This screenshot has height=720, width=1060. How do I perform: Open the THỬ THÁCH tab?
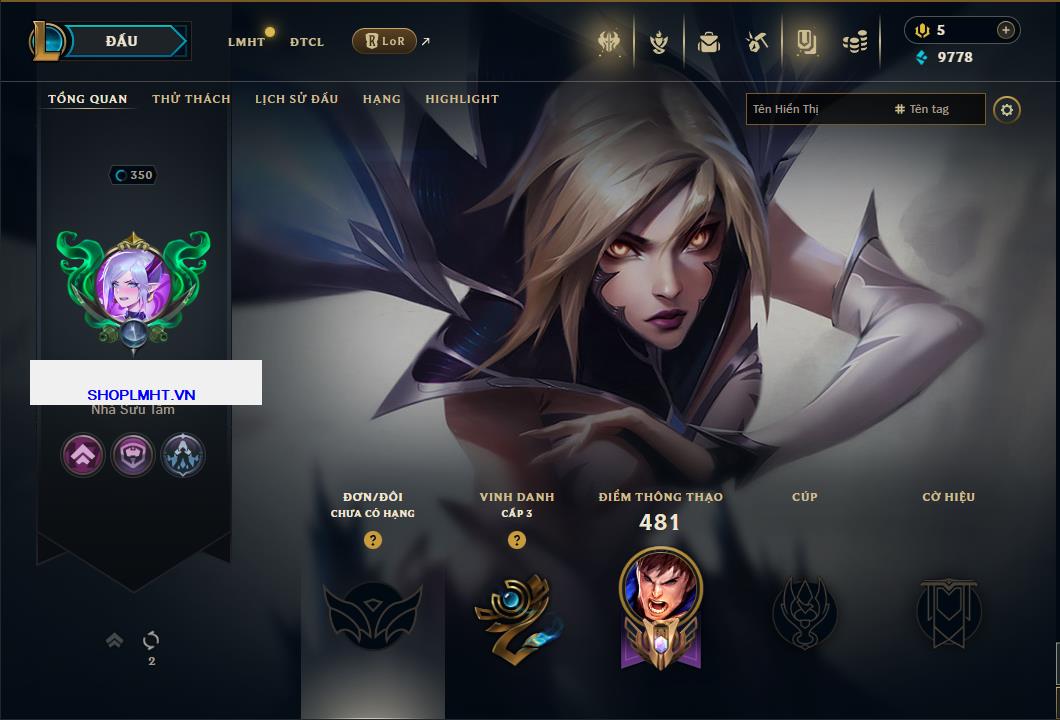tap(191, 99)
